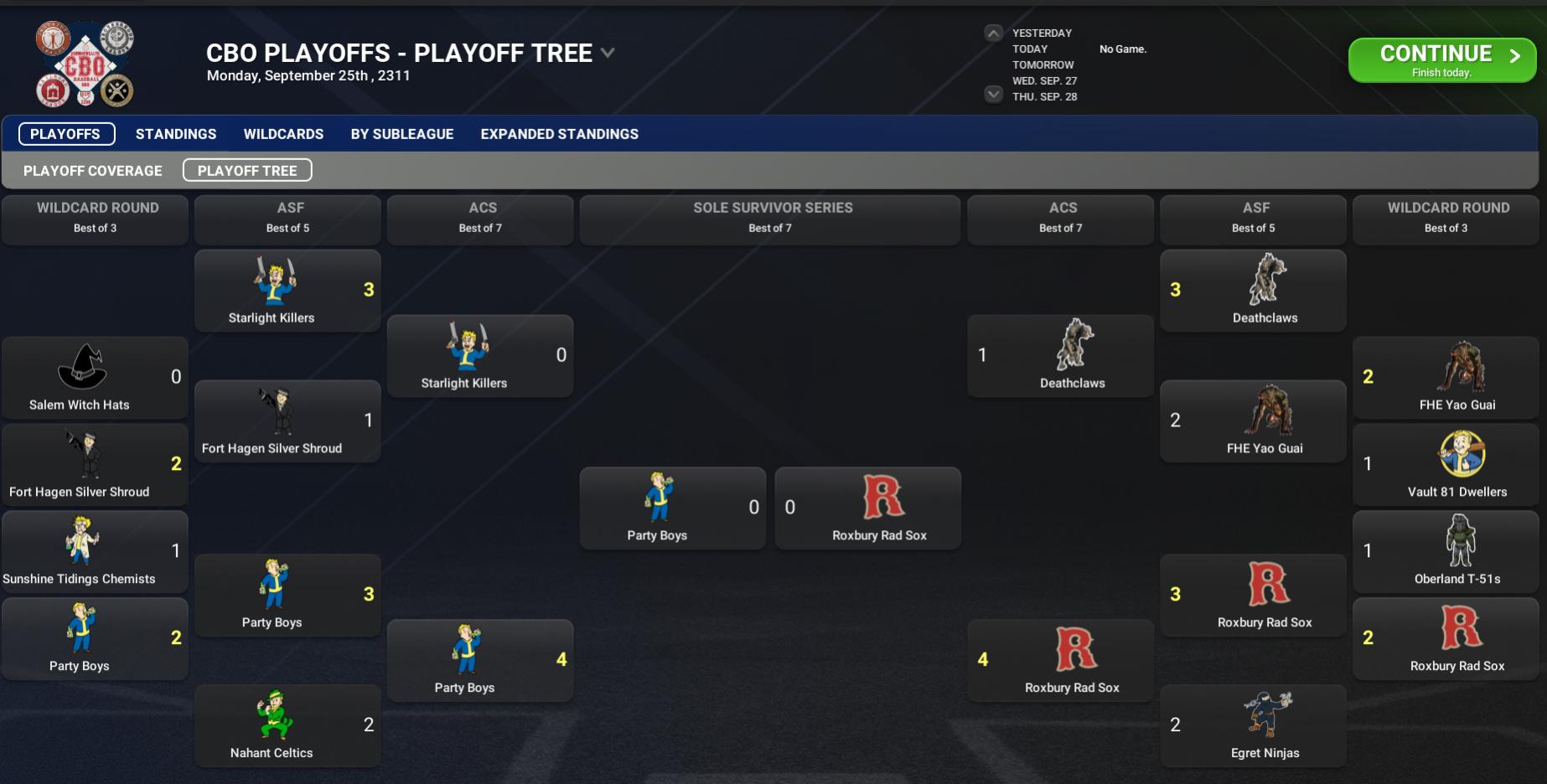Select the Playoffs tab
1547x784 pixels.
65,134
